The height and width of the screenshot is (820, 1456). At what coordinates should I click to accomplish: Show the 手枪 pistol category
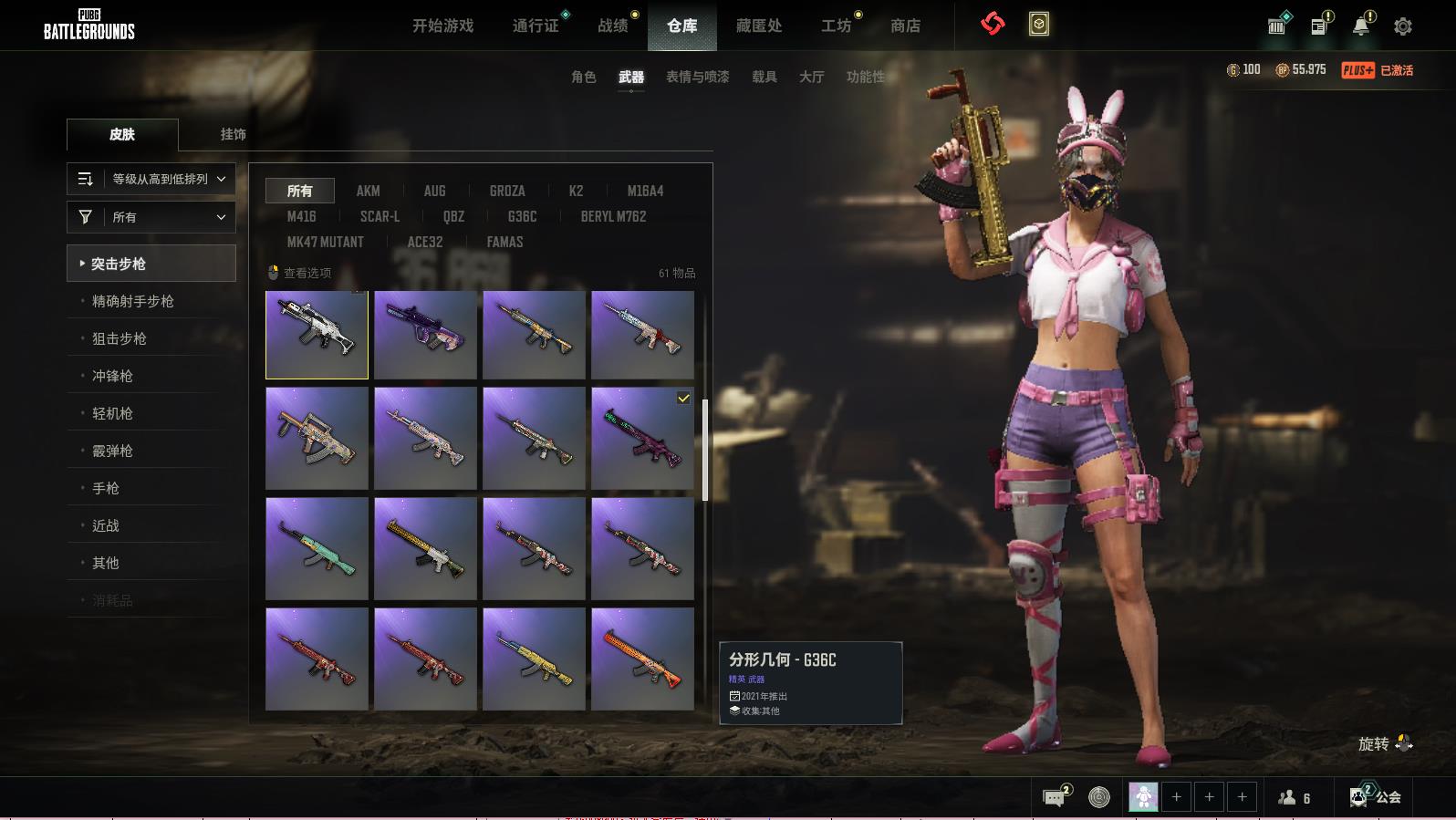106,488
